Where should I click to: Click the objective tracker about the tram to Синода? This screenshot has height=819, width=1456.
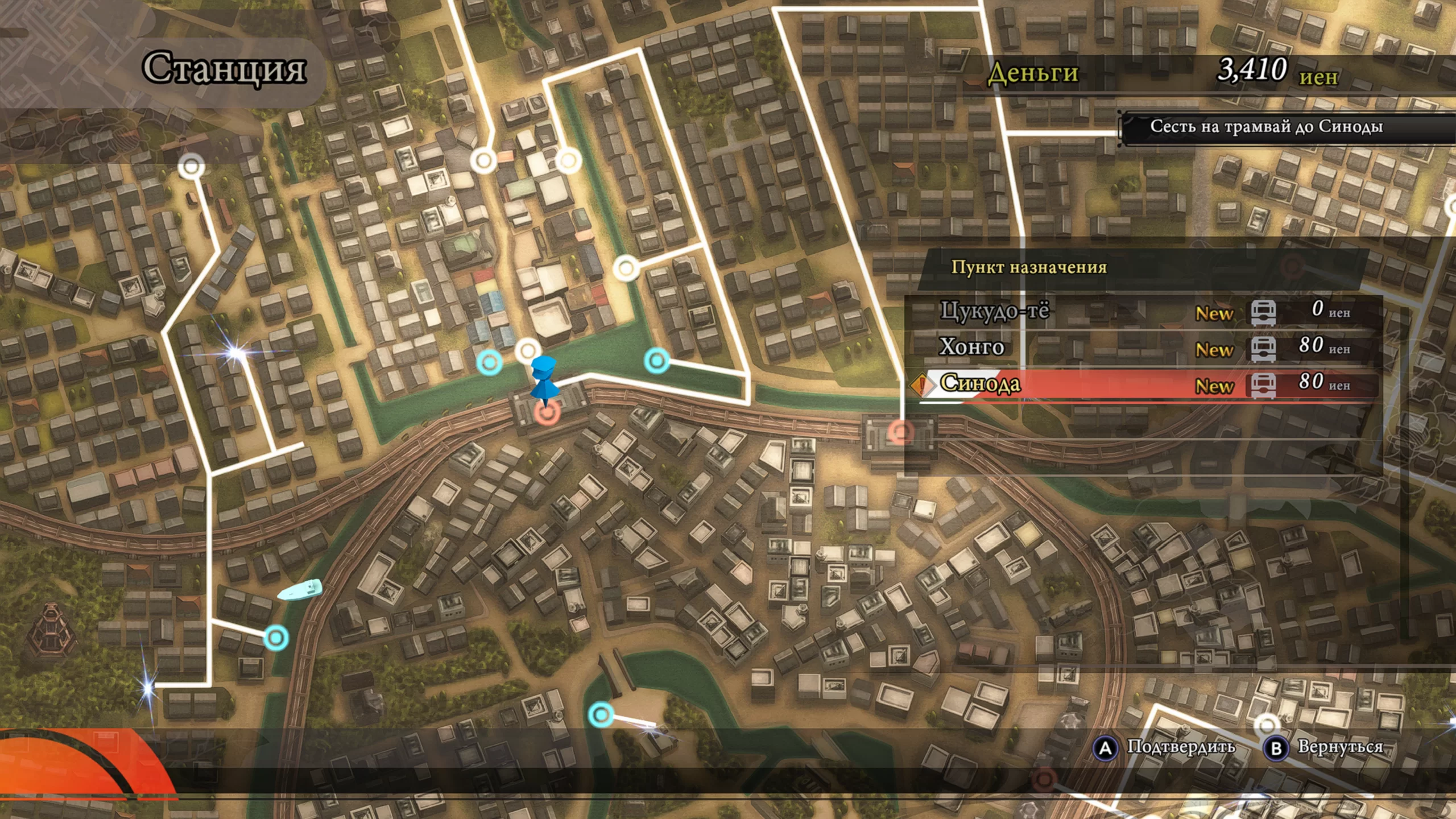[1266, 127]
